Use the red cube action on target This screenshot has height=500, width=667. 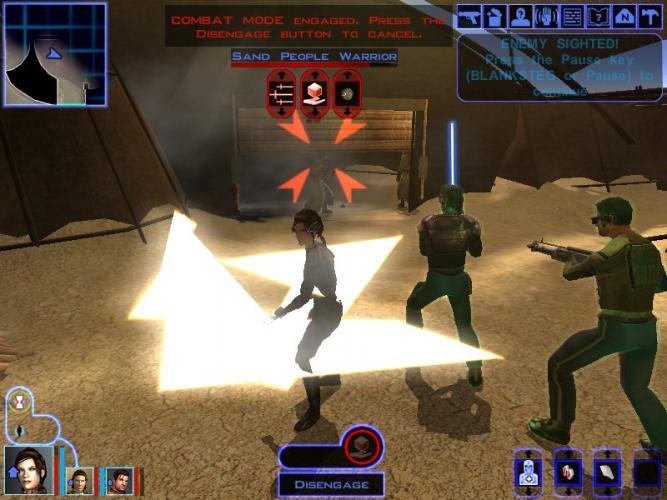(314, 94)
